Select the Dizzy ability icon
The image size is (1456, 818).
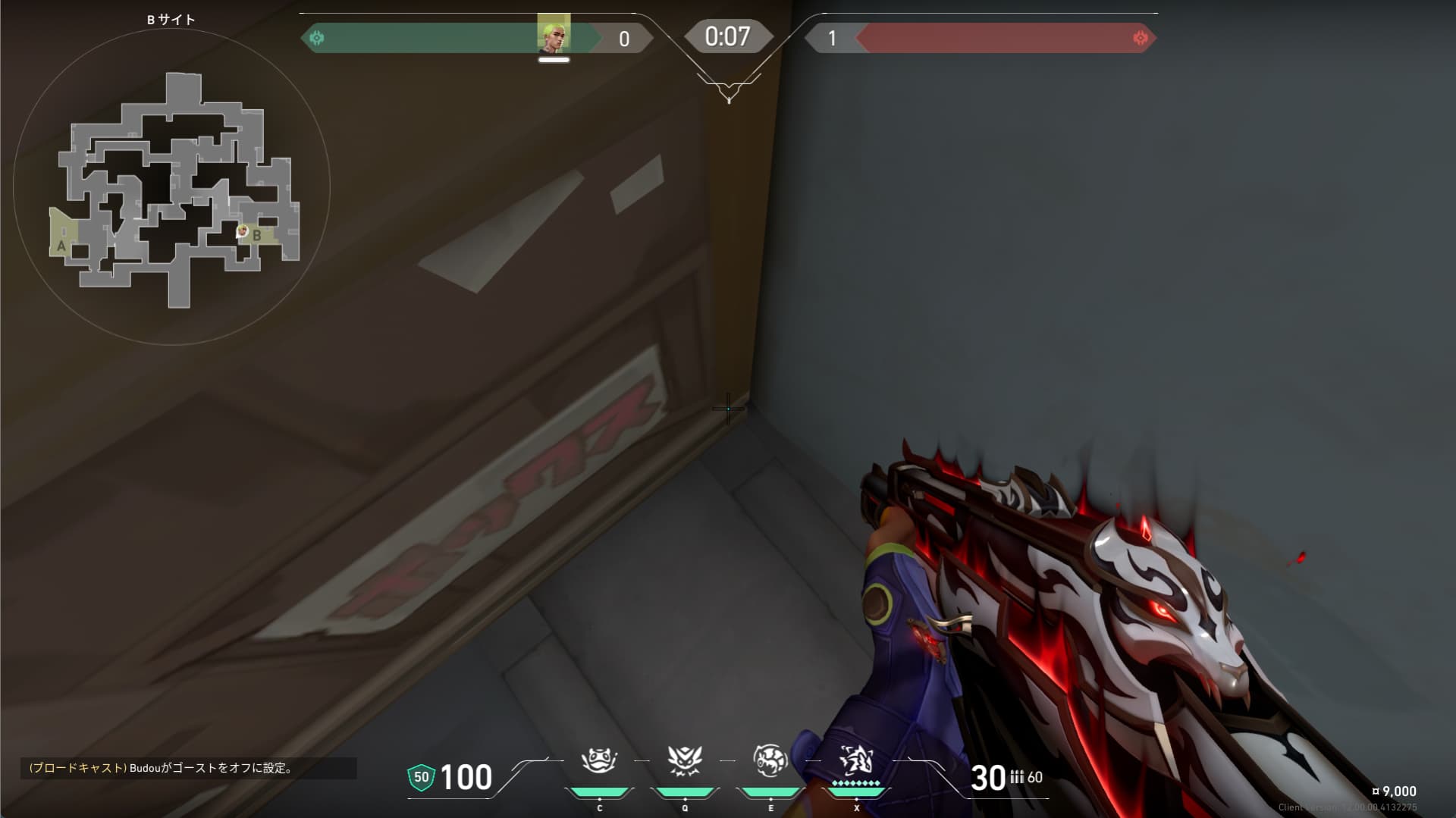point(770,761)
